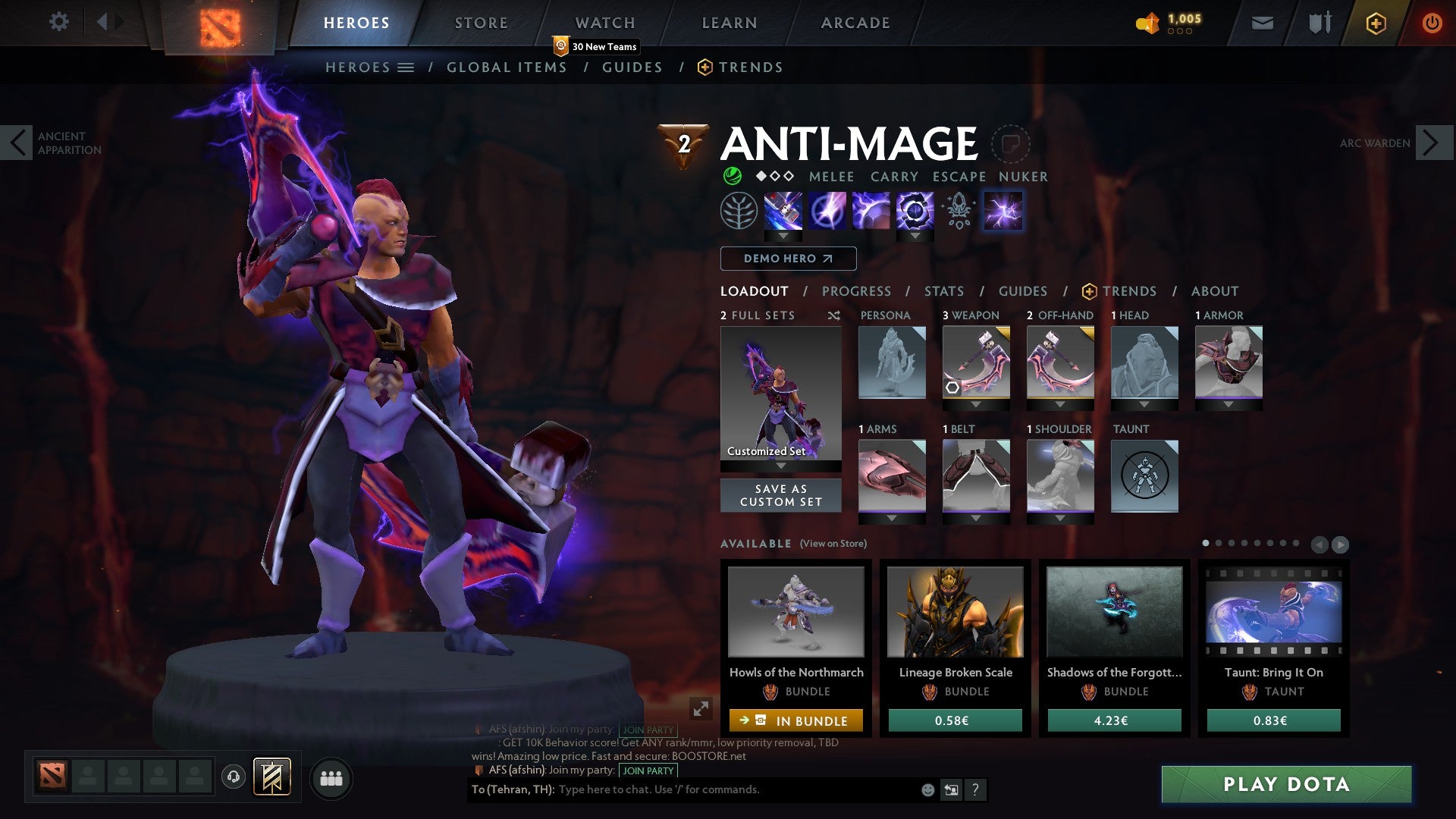Image resolution: width=1456 pixels, height=819 pixels.
Task: Open Global Items page
Action: [x=507, y=67]
